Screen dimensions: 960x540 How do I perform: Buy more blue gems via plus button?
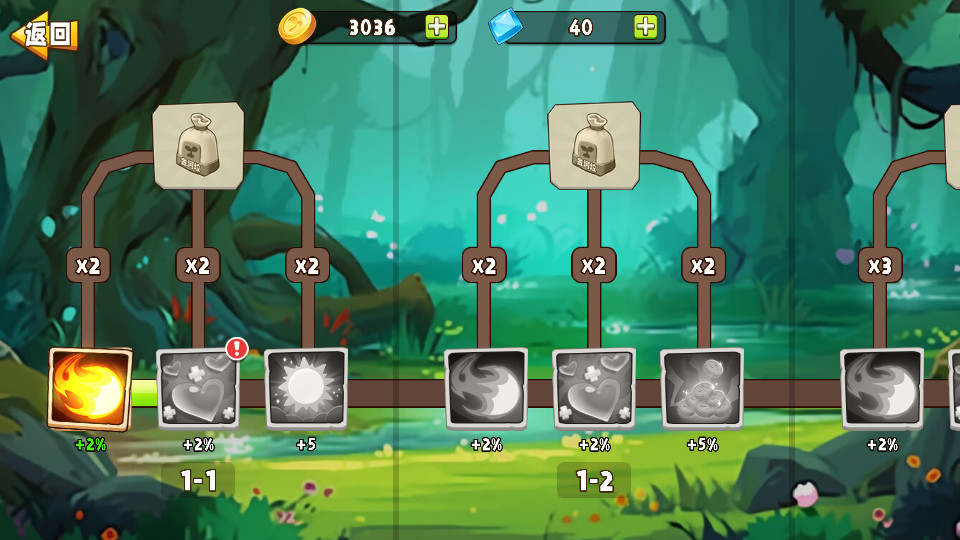tap(646, 27)
